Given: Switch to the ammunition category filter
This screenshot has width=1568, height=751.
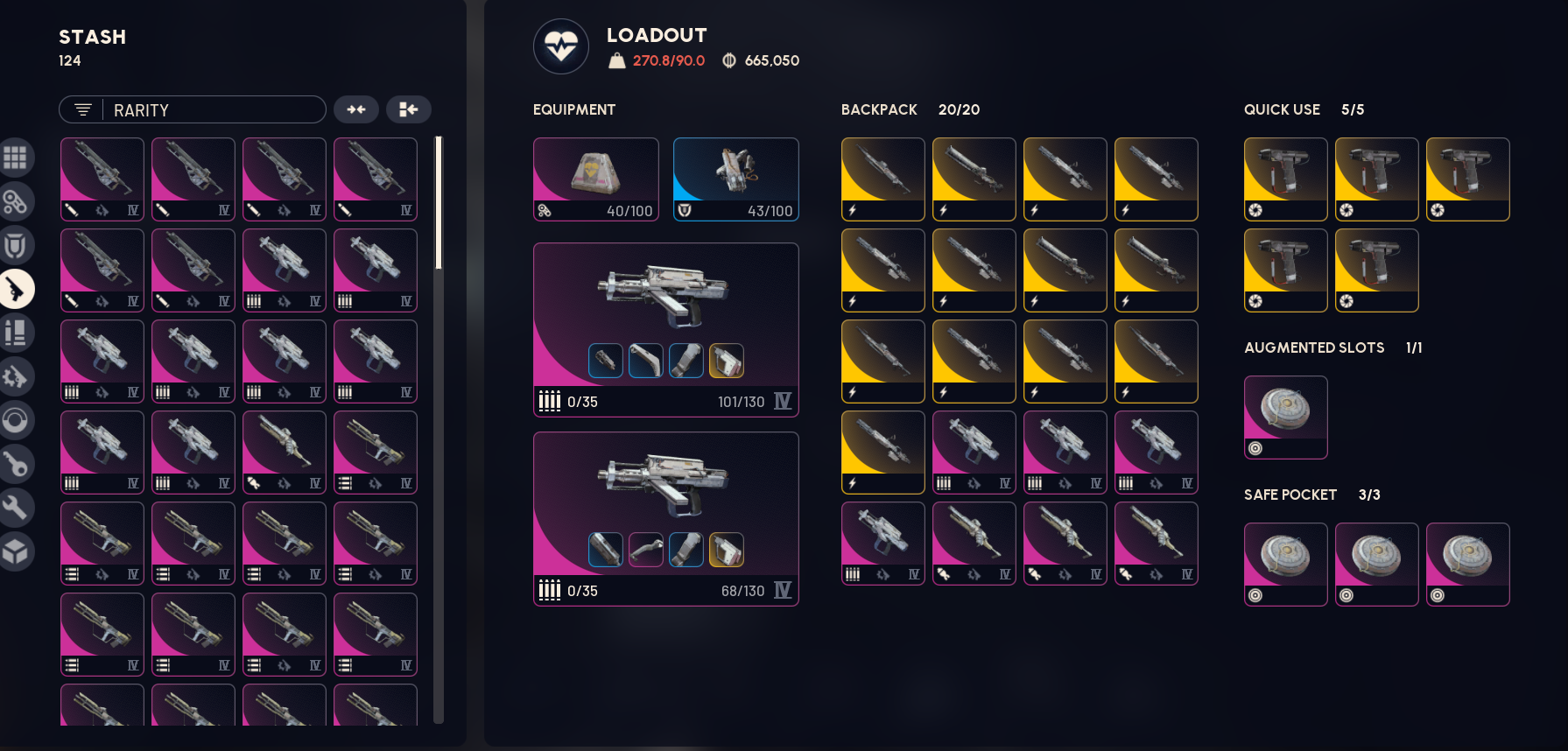Looking at the screenshot, I should coord(16,333).
